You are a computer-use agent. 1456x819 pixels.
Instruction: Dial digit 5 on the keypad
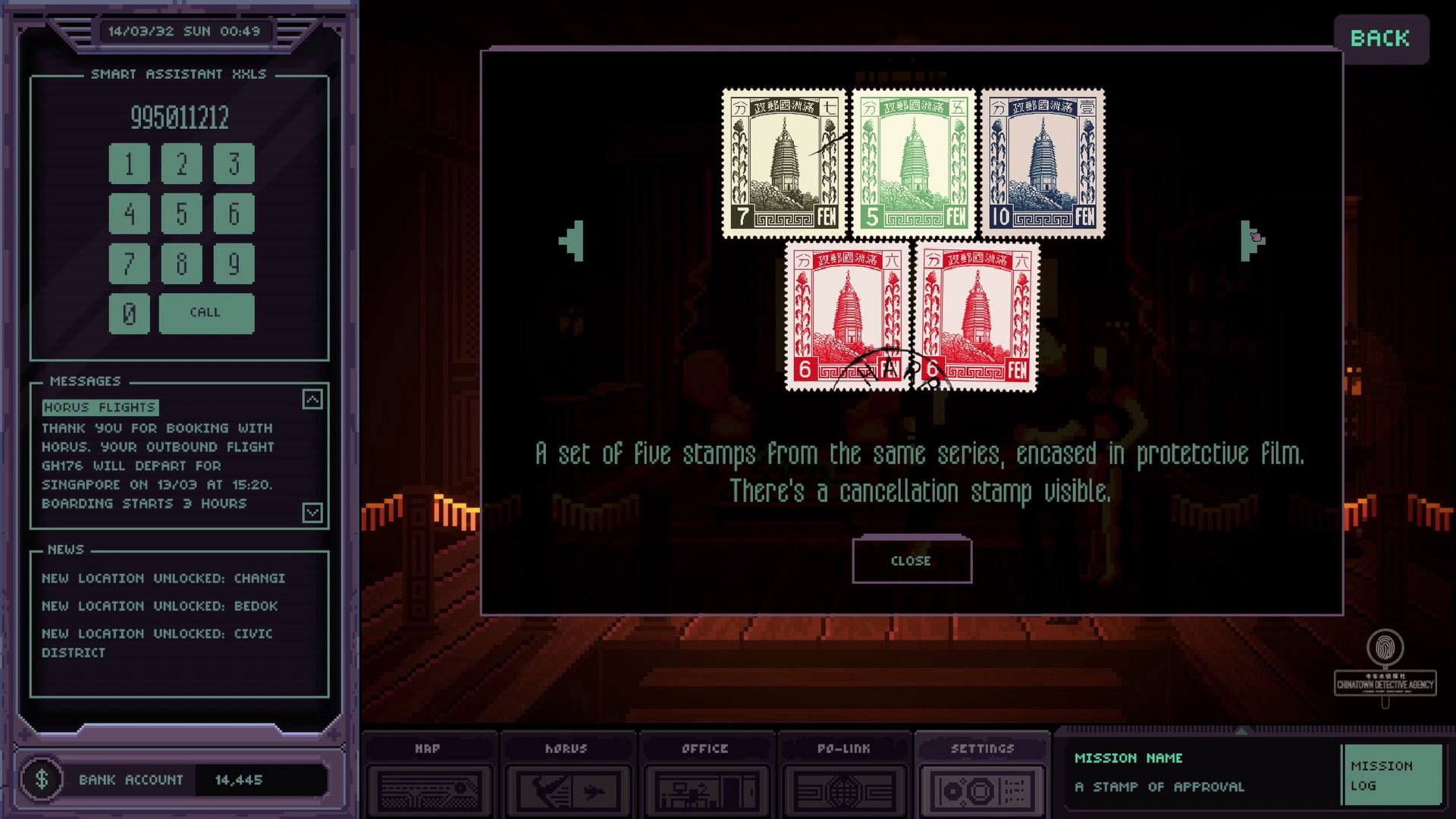(x=181, y=214)
